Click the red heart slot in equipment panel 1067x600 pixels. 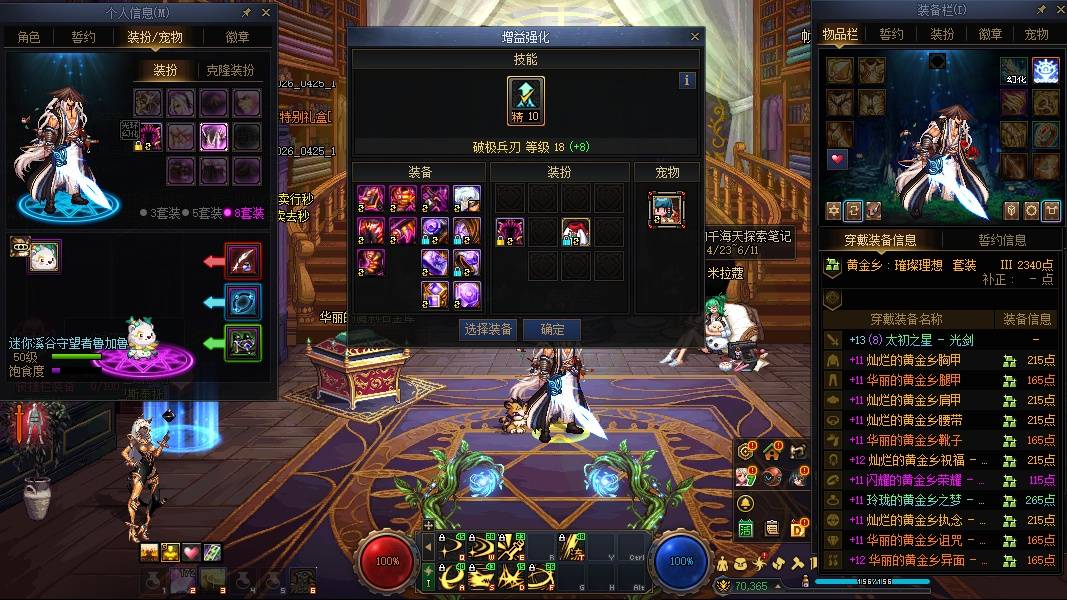click(838, 159)
